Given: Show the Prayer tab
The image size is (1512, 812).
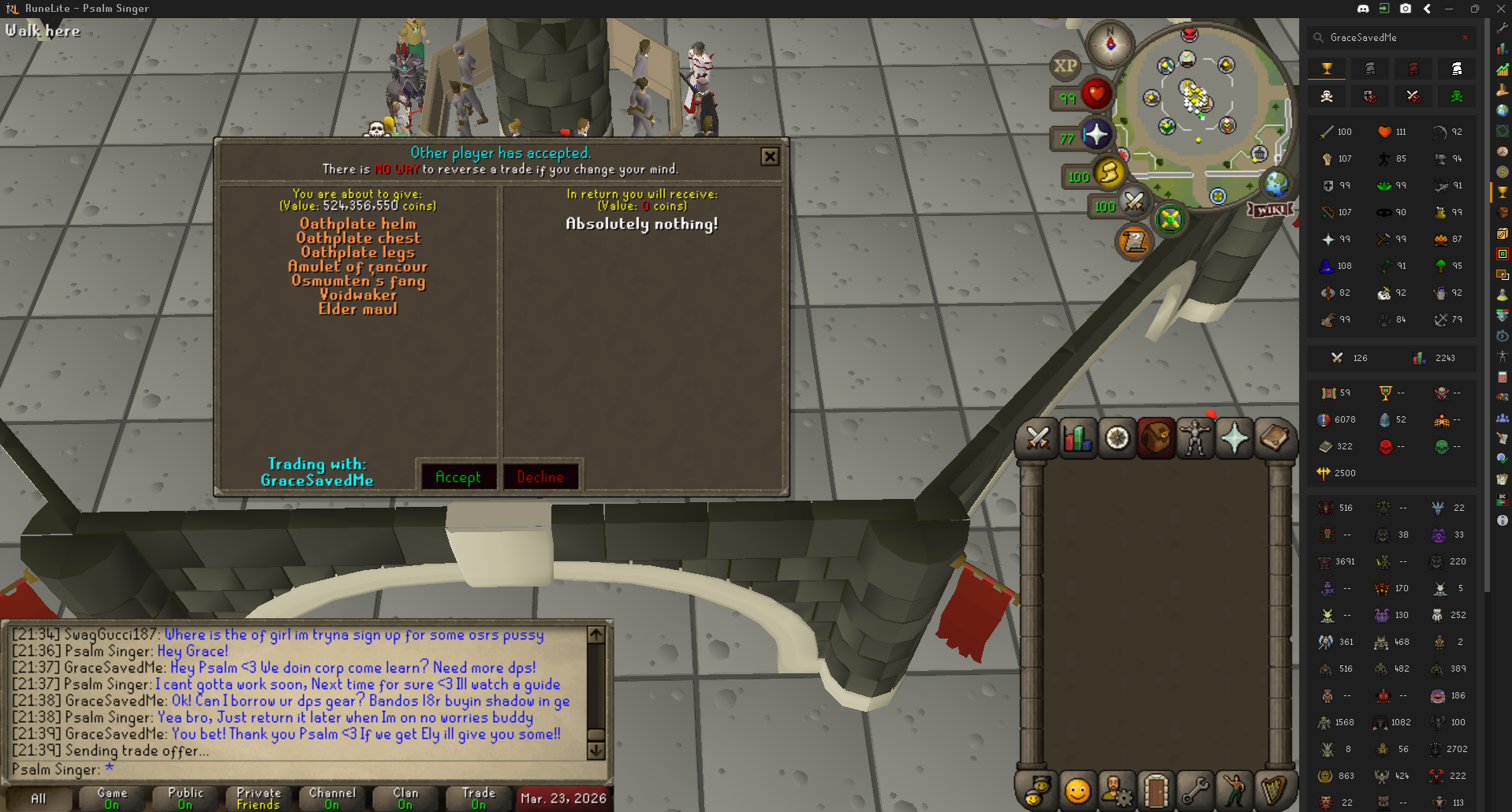Looking at the screenshot, I should click(1234, 438).
